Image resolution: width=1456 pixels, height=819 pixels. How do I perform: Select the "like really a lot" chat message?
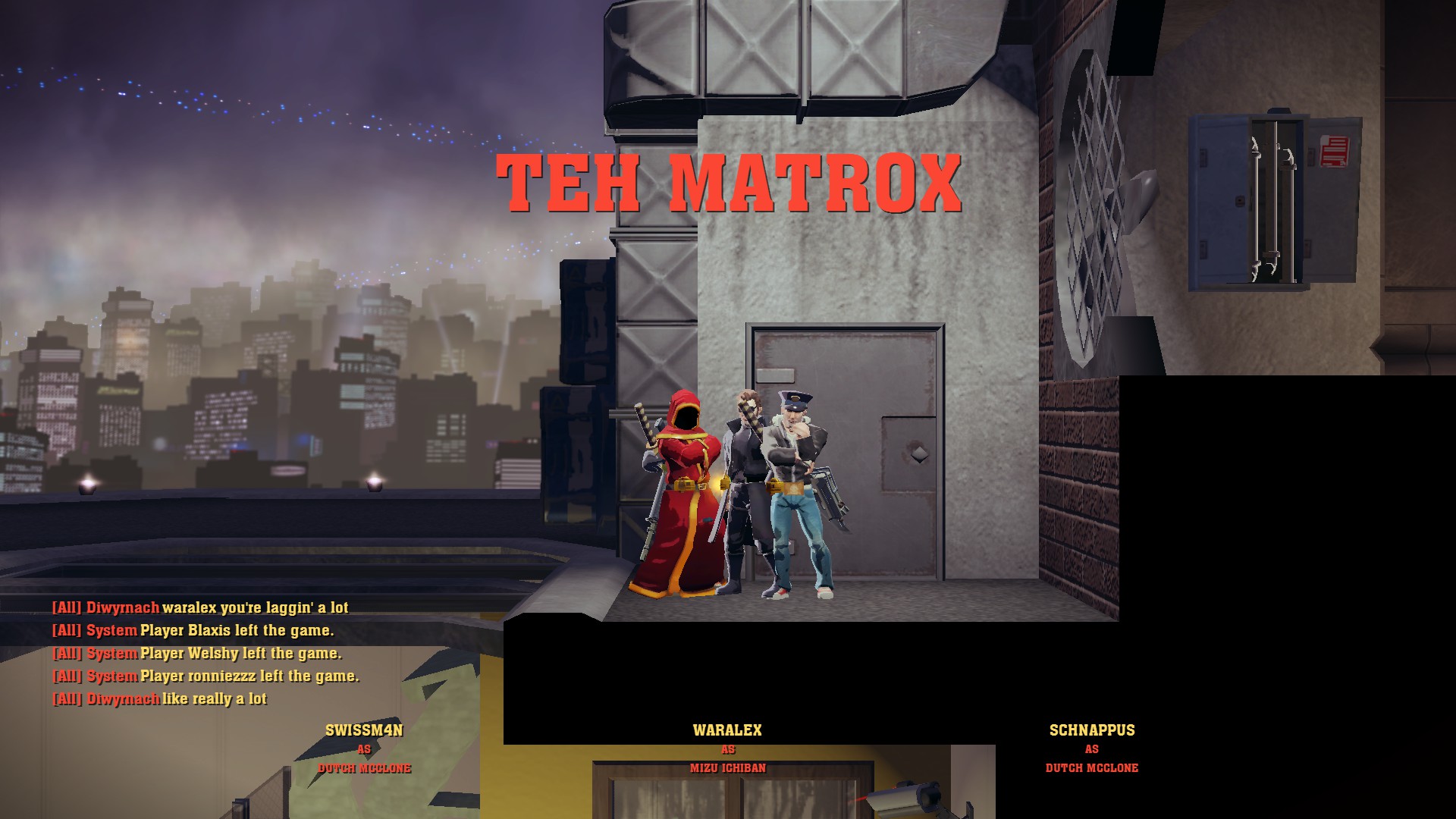click(160, 698)
